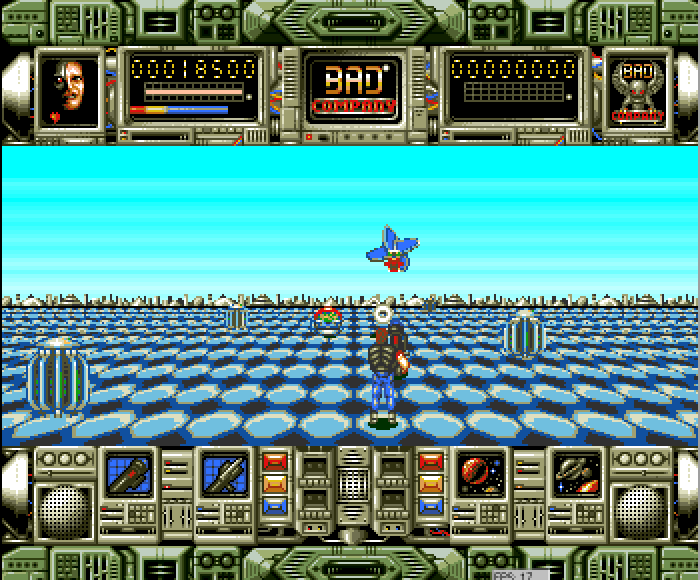Select the Bad Company logo screen

[351, 87]
